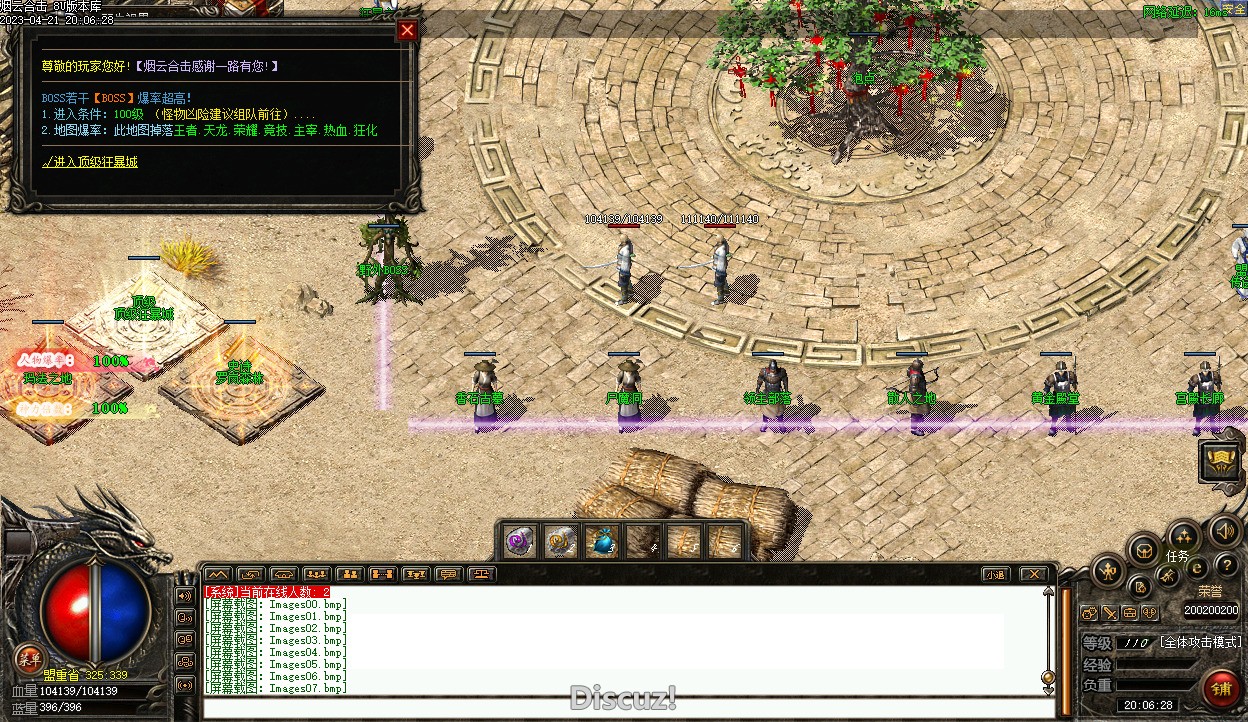This screenshot has height=722, width=1248.
Task: Open the character figure round icon
Action: click(x=1108, y=571)
